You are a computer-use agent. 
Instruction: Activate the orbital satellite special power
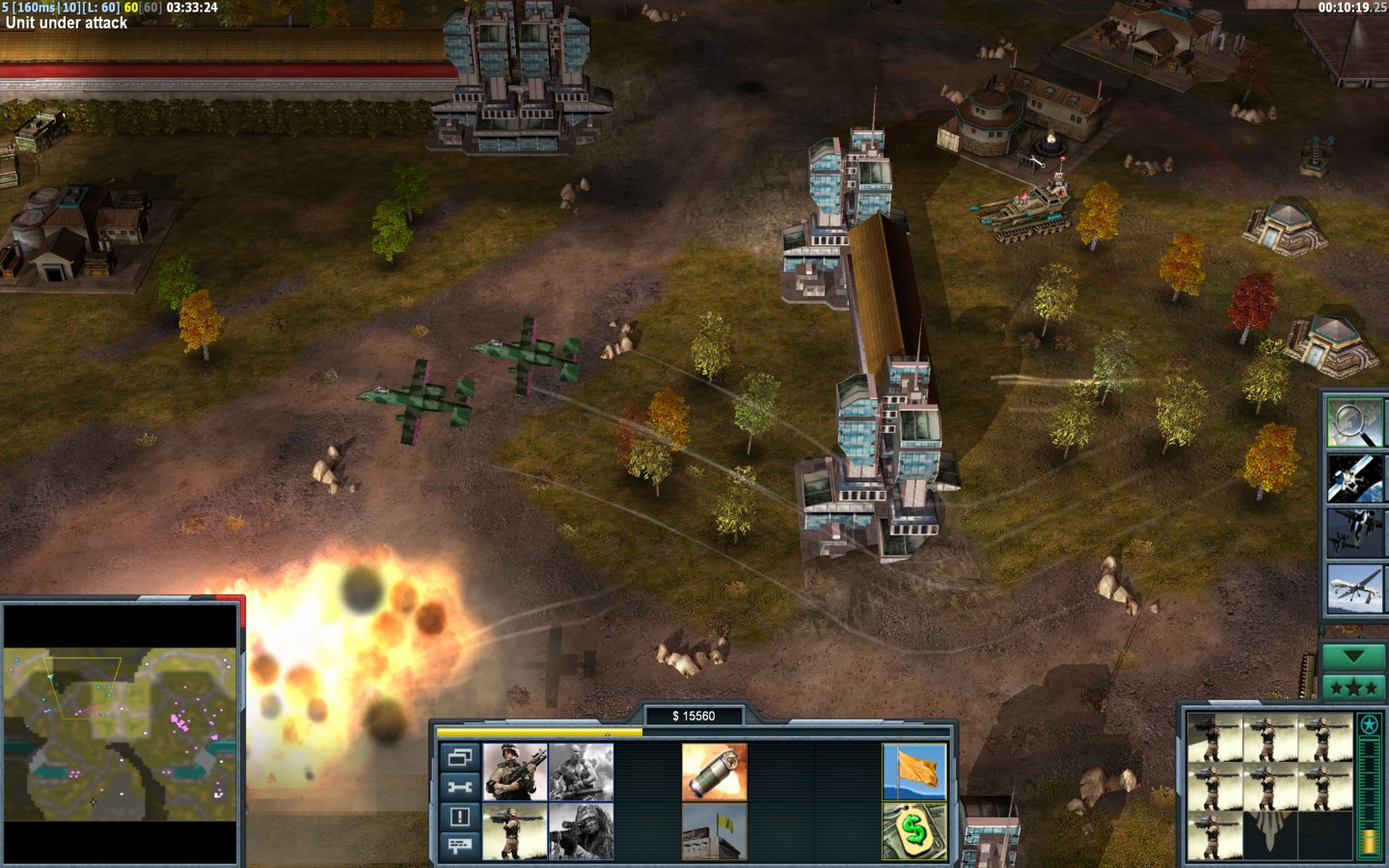tap(1352, 477)
